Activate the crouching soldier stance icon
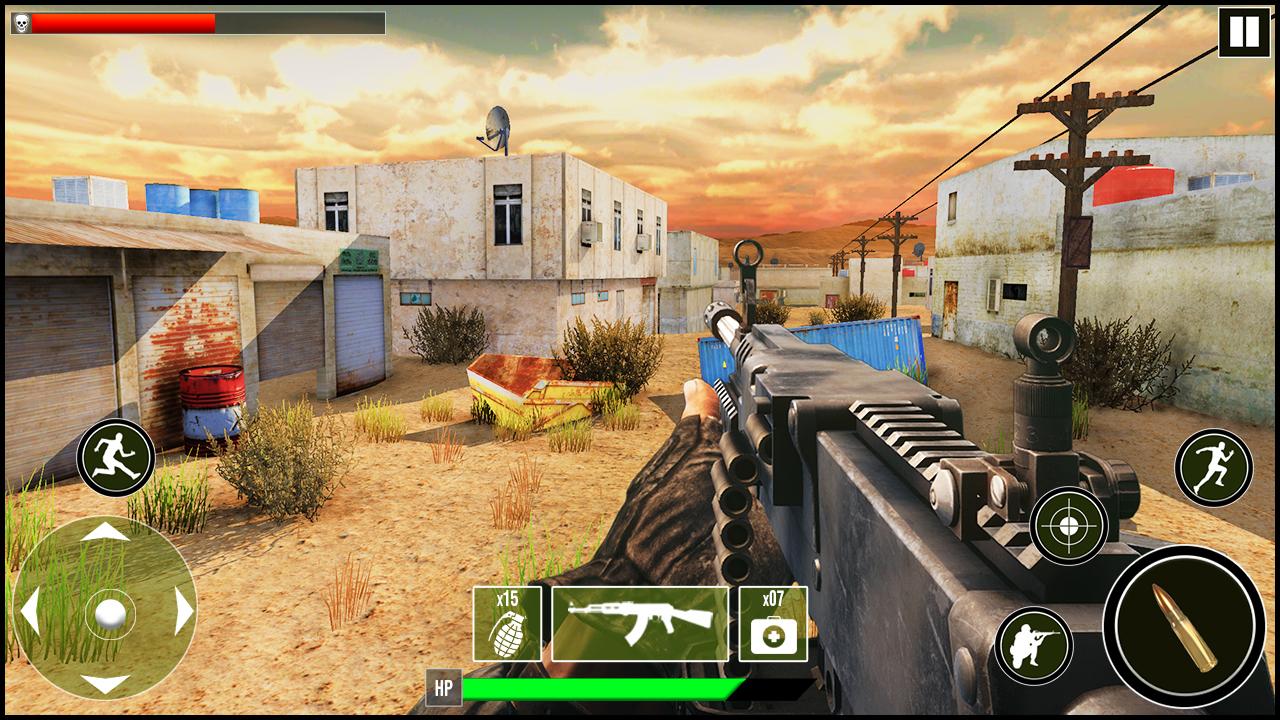This screenshot has width=1280, height=720. pyautogui.click(x=1033, y=645)
